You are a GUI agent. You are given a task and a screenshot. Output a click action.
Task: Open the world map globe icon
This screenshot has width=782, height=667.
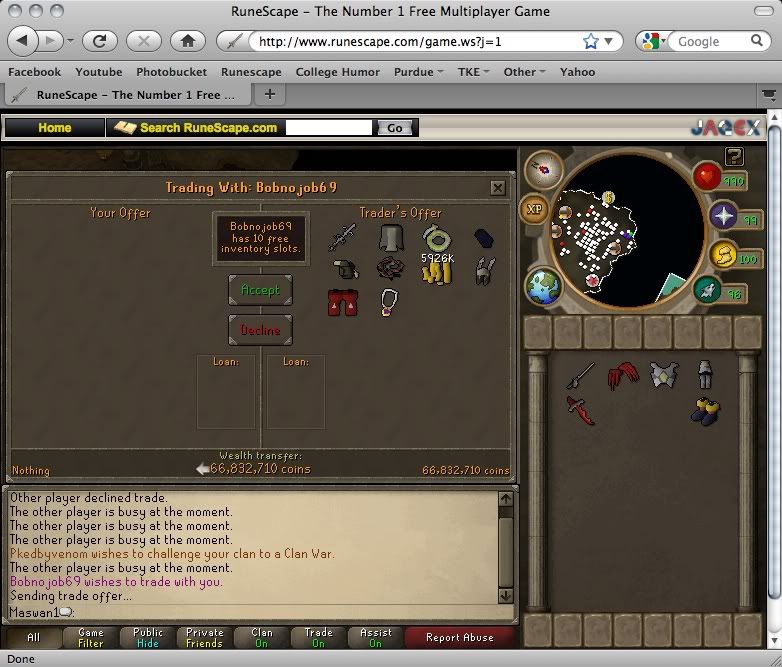(545, 287)
